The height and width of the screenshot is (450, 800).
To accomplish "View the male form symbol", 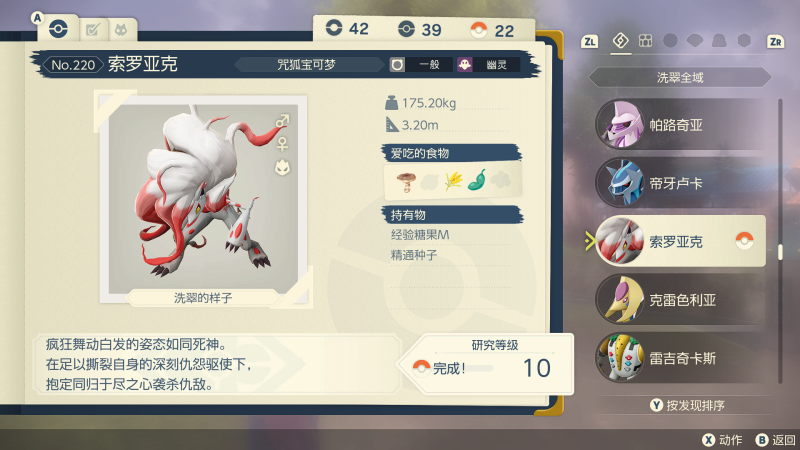I will [x=282, y=121].
